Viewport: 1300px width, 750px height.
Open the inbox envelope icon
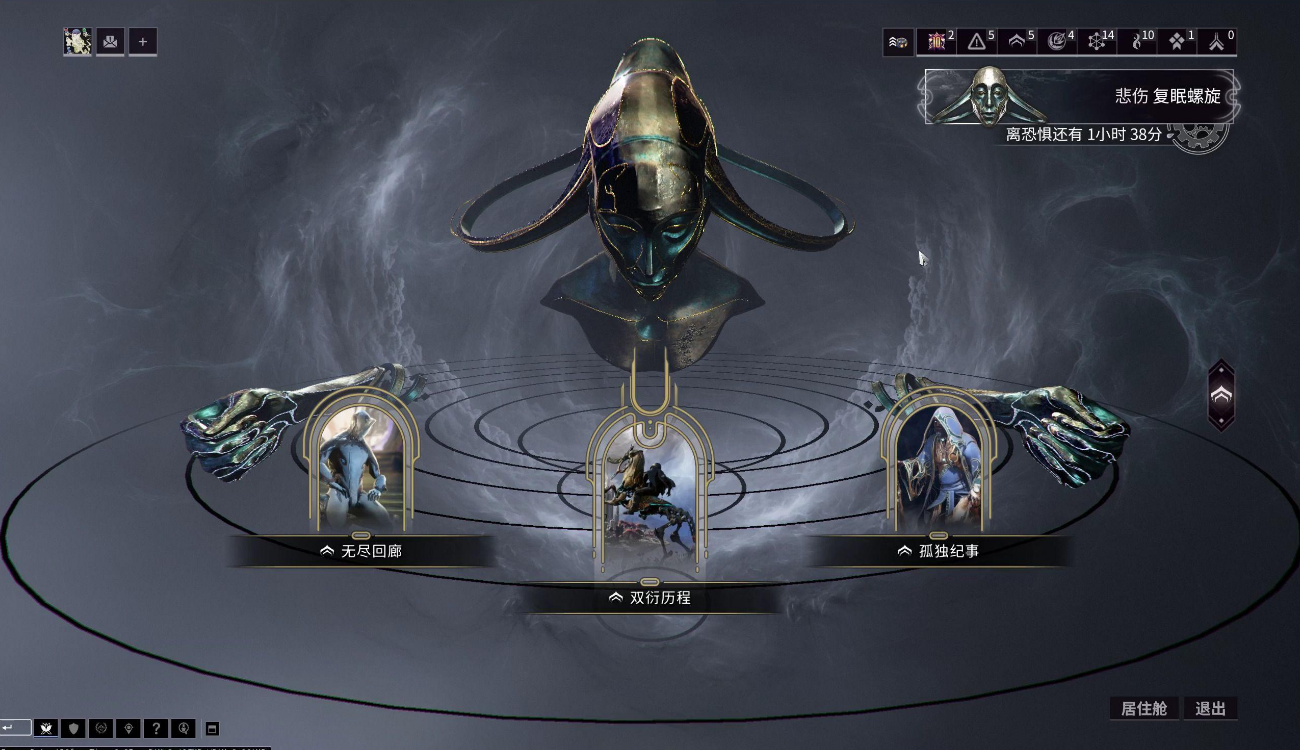[110, 41]
